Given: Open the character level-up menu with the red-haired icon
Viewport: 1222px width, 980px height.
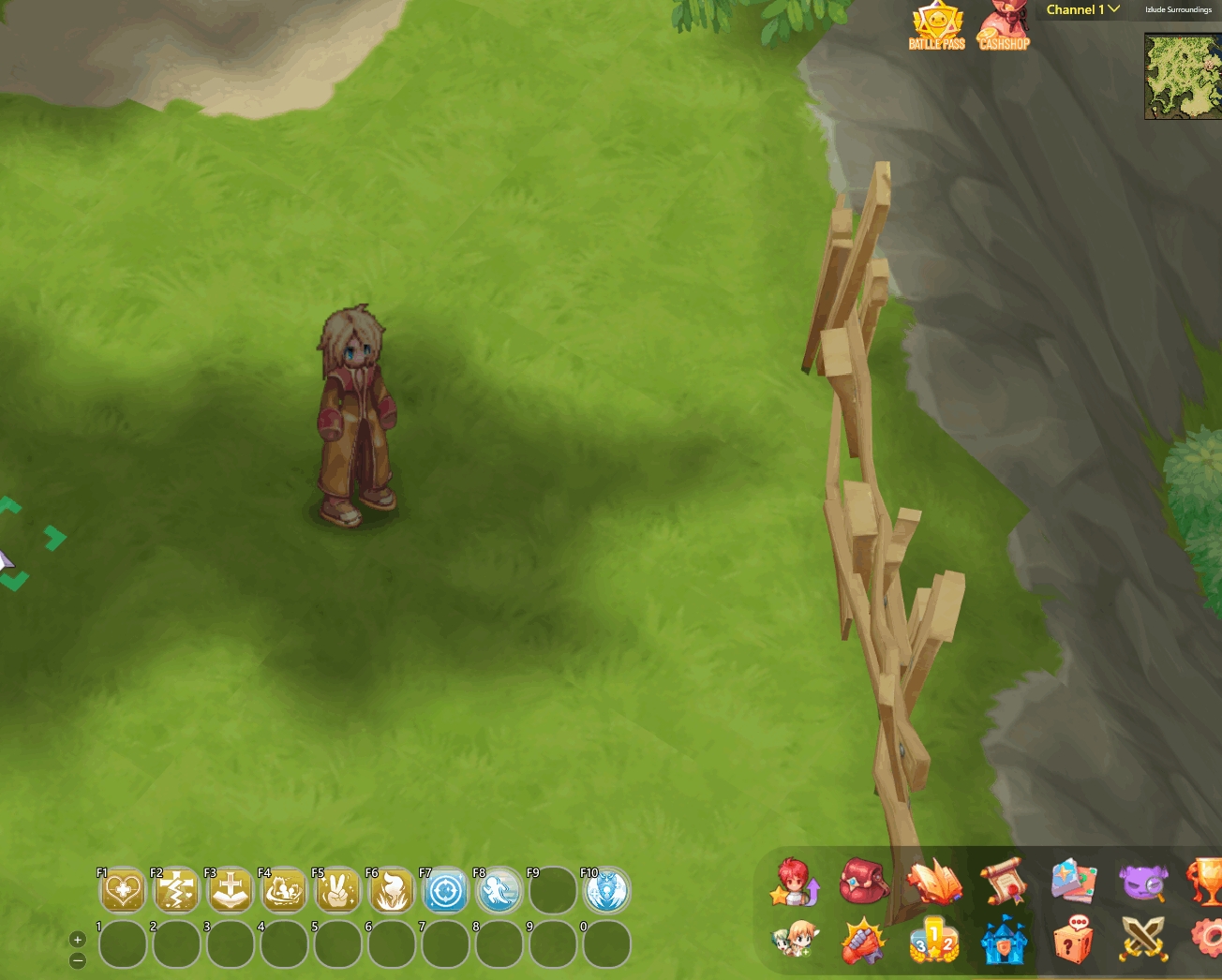Looking at the screenshot, I should (x=794, y=882).
